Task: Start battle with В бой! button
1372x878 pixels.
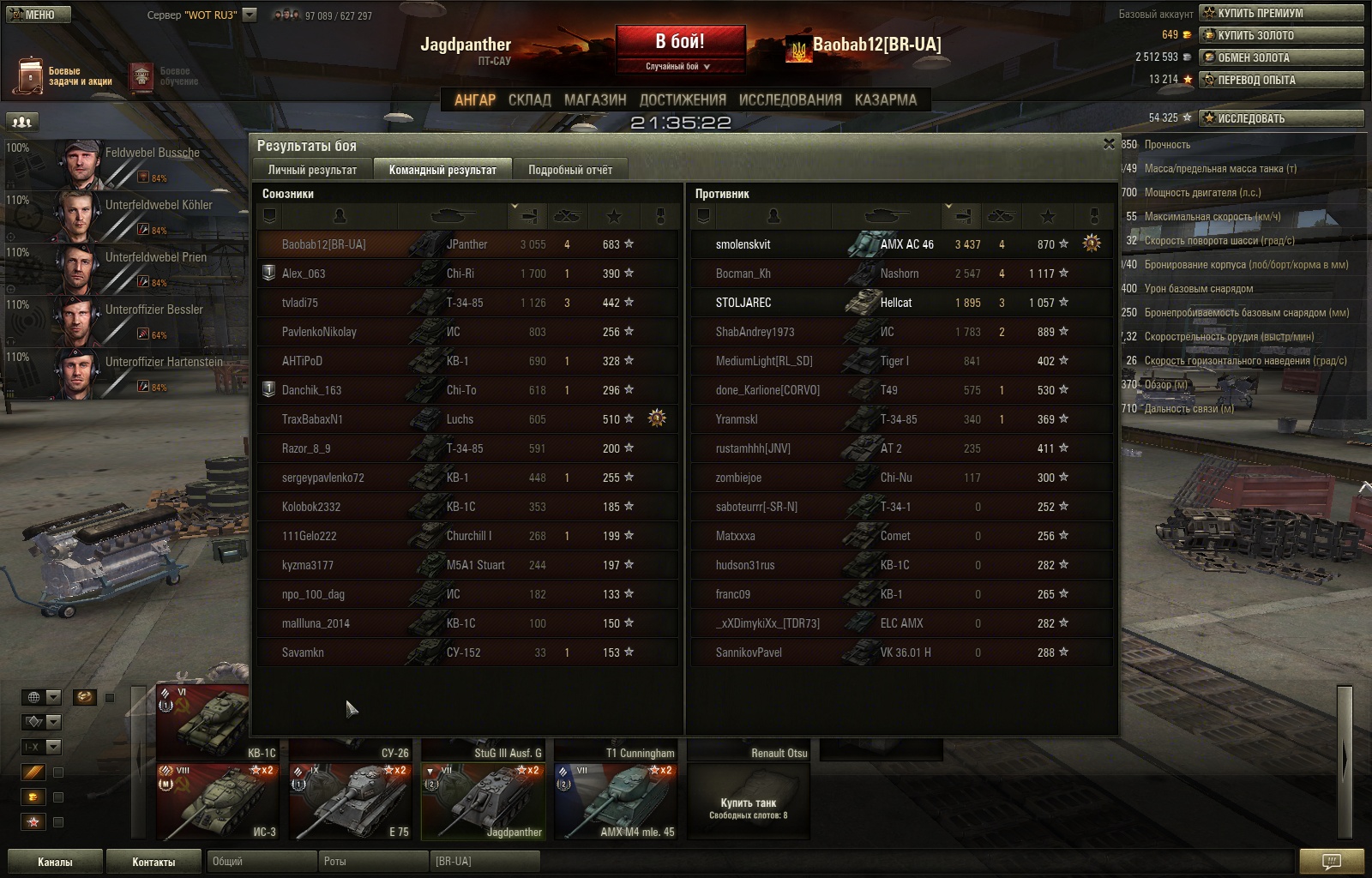Action: point(680,43)
